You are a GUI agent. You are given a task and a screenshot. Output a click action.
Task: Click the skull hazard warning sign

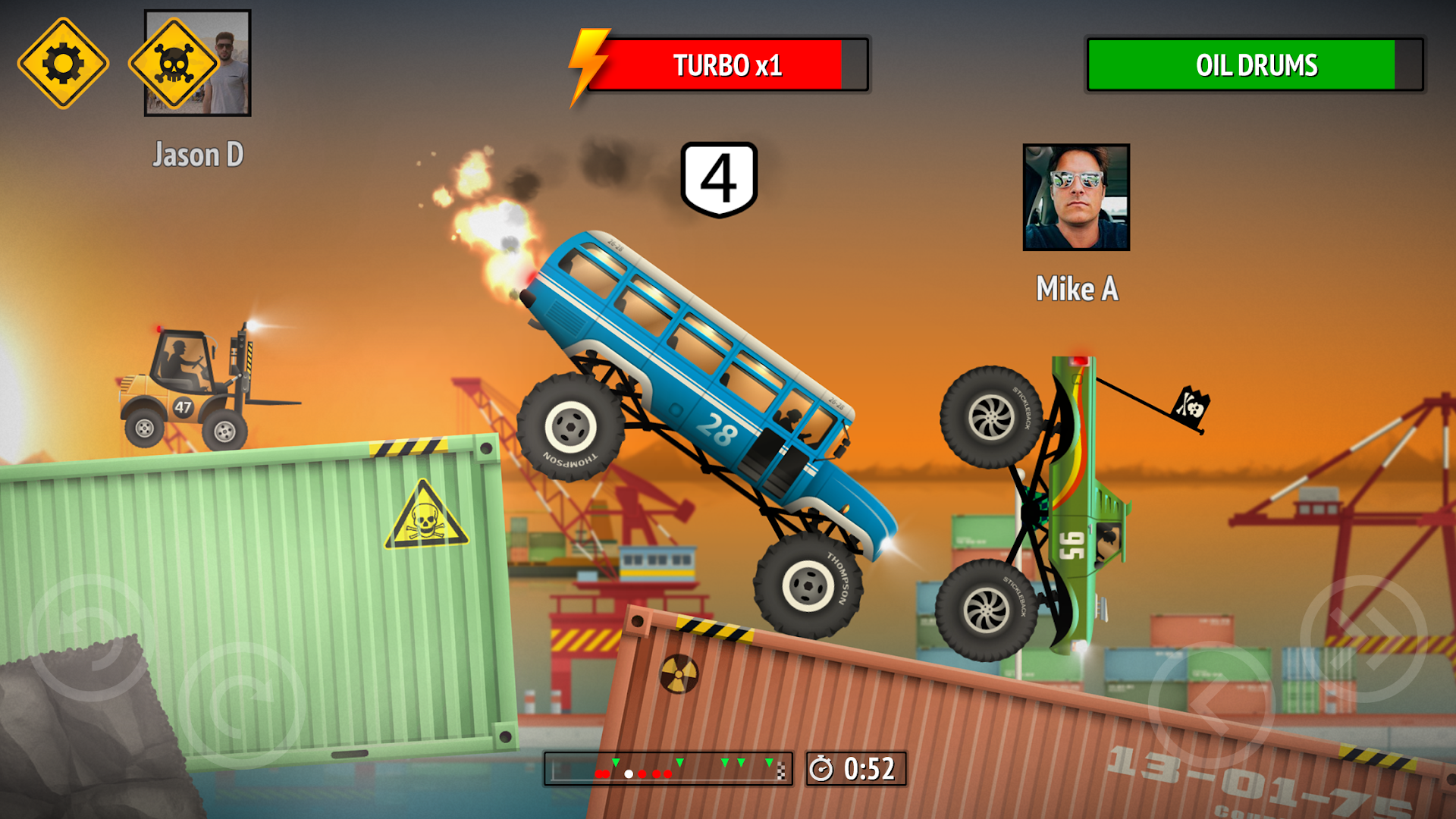coord(174,62)
